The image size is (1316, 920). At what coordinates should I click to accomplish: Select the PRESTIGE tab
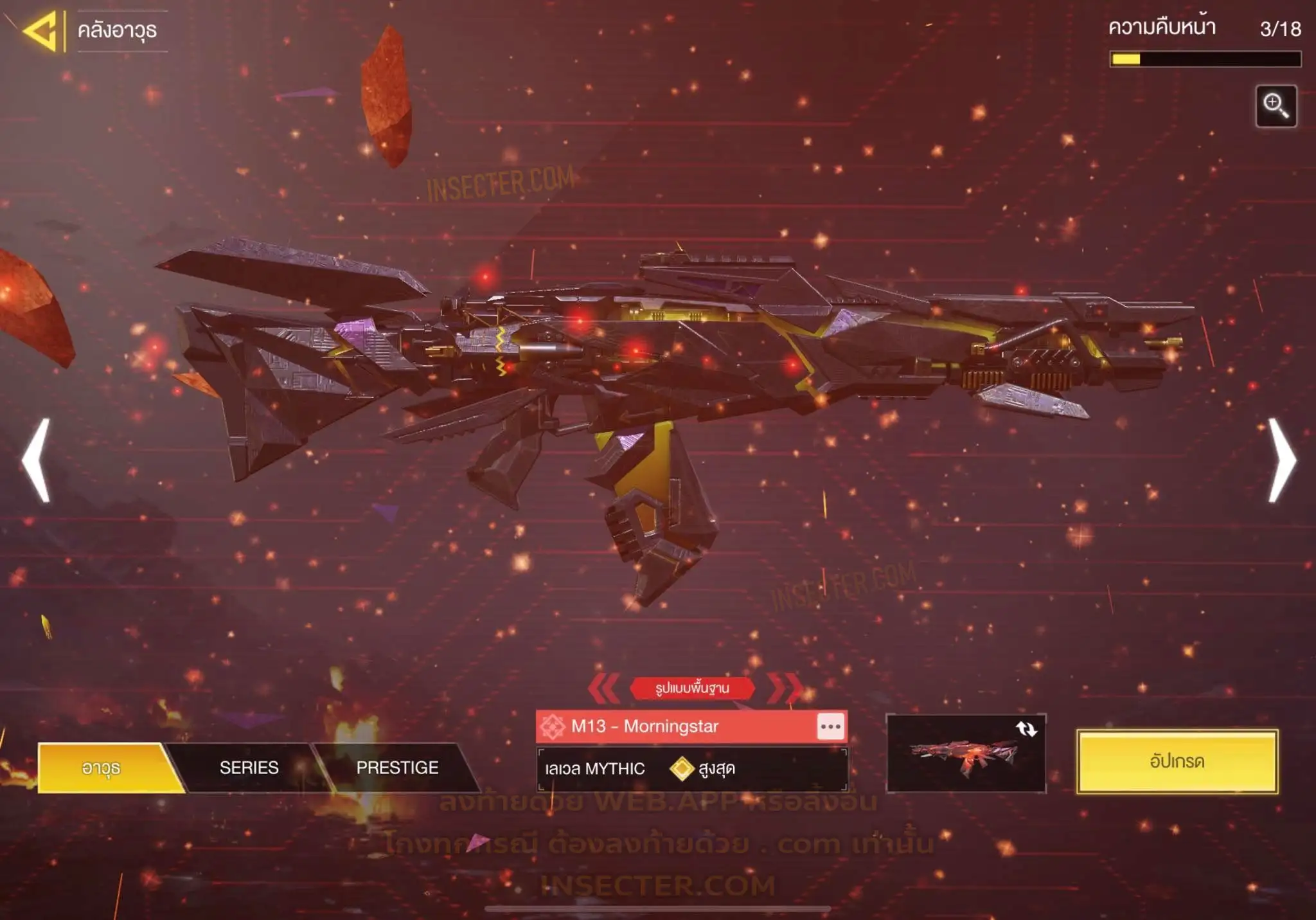(397, 768)
